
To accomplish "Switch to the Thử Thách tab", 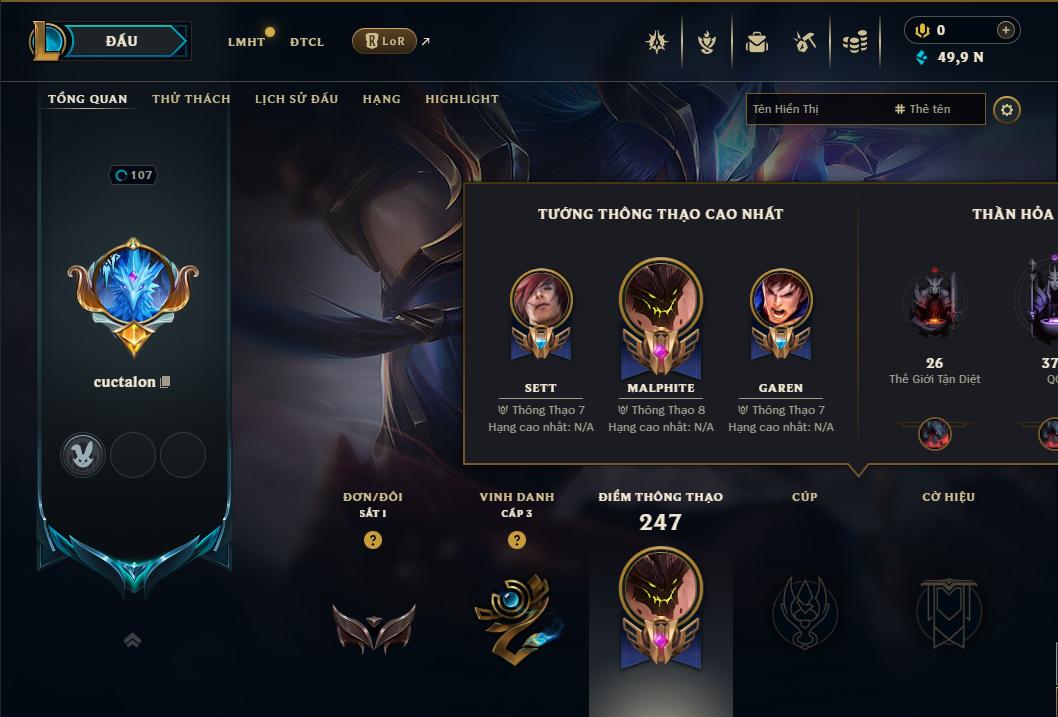I will click(x=191, y=99).
